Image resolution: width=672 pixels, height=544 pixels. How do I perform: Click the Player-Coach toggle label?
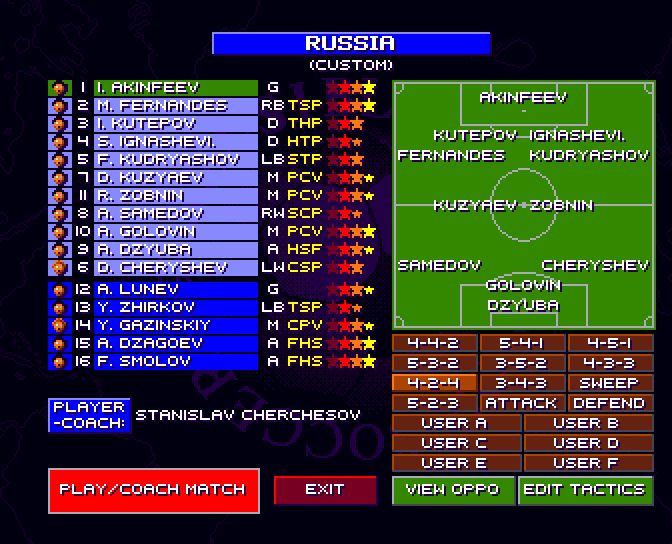(88, 415)
